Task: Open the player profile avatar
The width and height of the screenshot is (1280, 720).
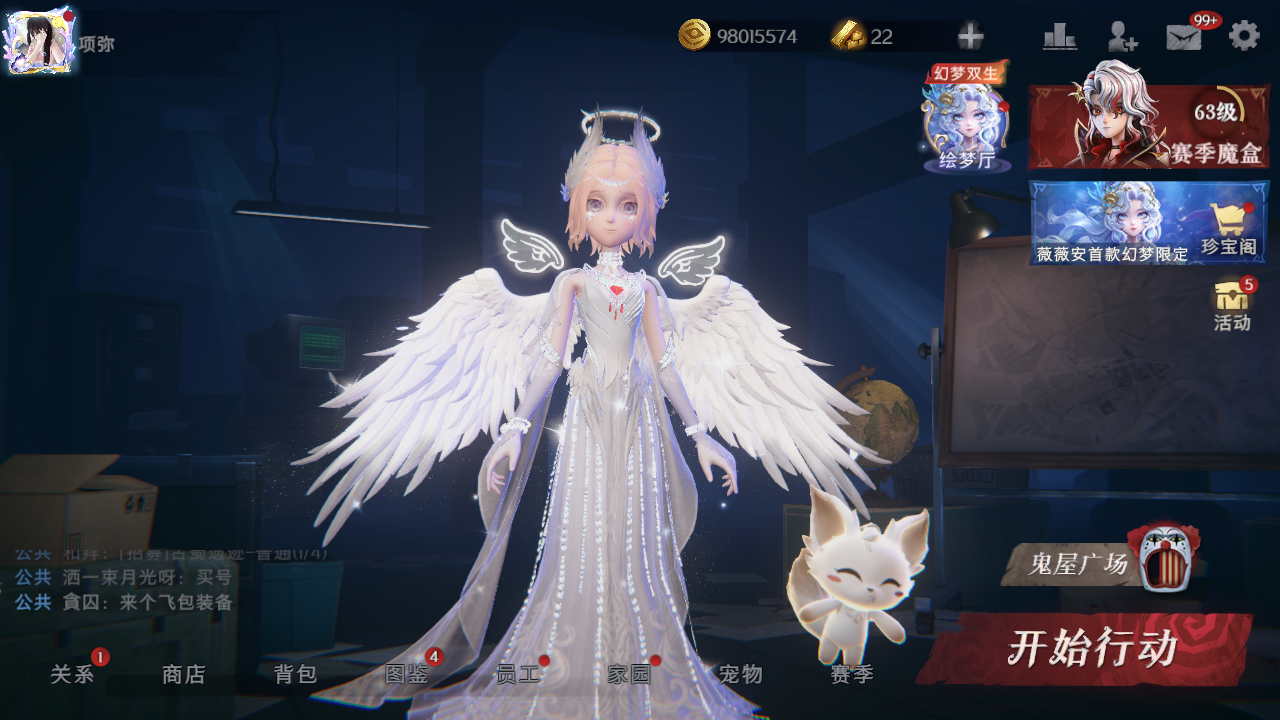Action: (x=40, y=40)
